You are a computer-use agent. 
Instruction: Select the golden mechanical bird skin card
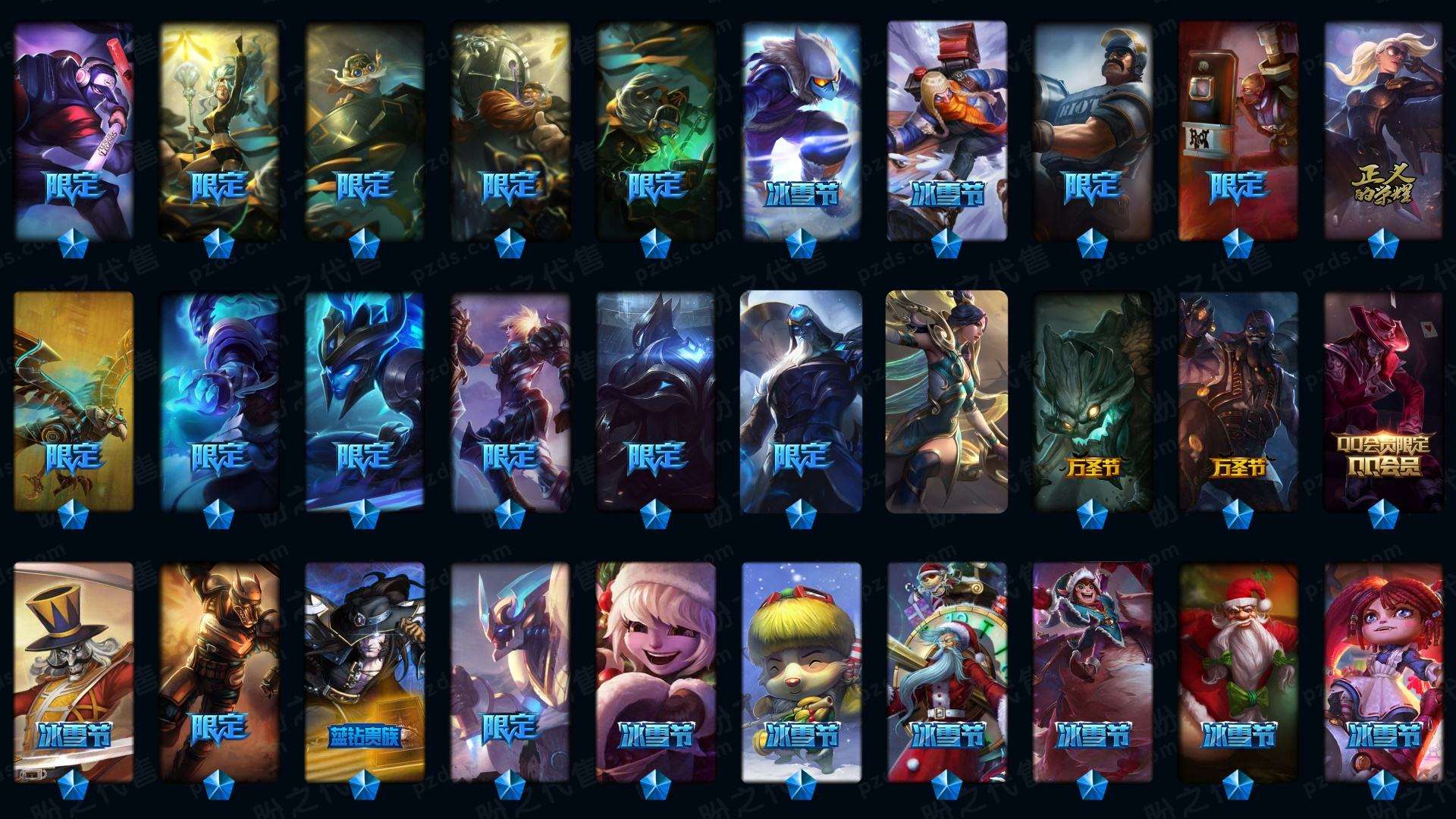tap(74, 400)
